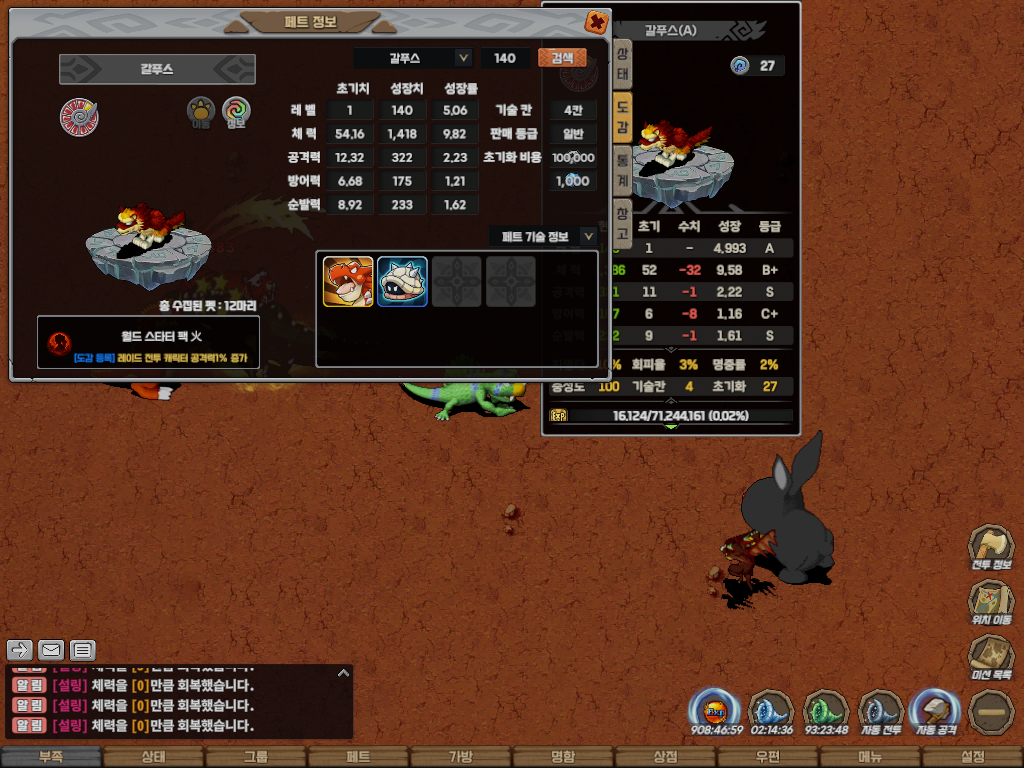1024x768 pixels.
Task: Open the 페트 기술 정보 dropdown
Action: [588, 236]
